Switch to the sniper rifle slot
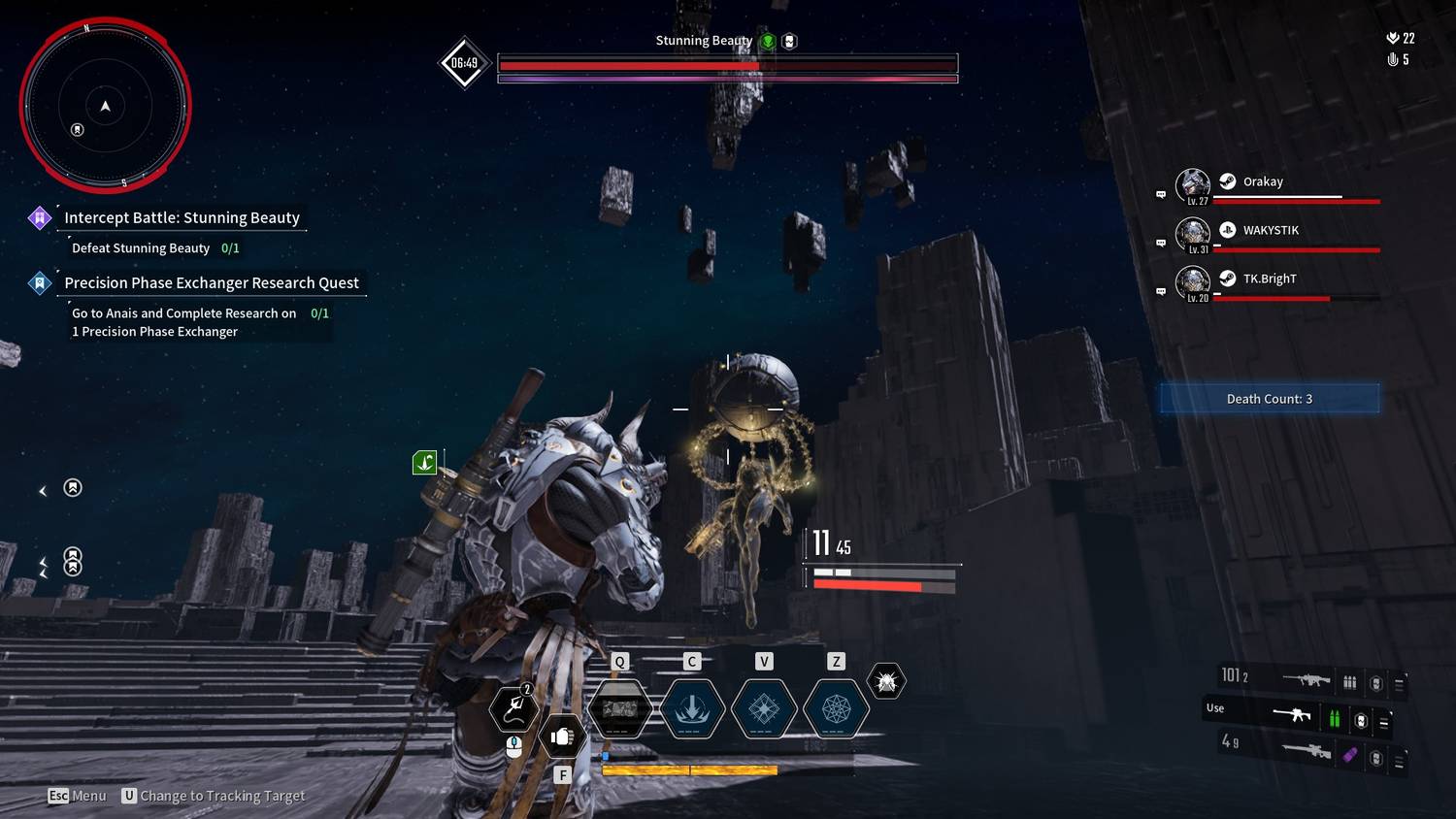The image size is (1456, 819). 1306,750
